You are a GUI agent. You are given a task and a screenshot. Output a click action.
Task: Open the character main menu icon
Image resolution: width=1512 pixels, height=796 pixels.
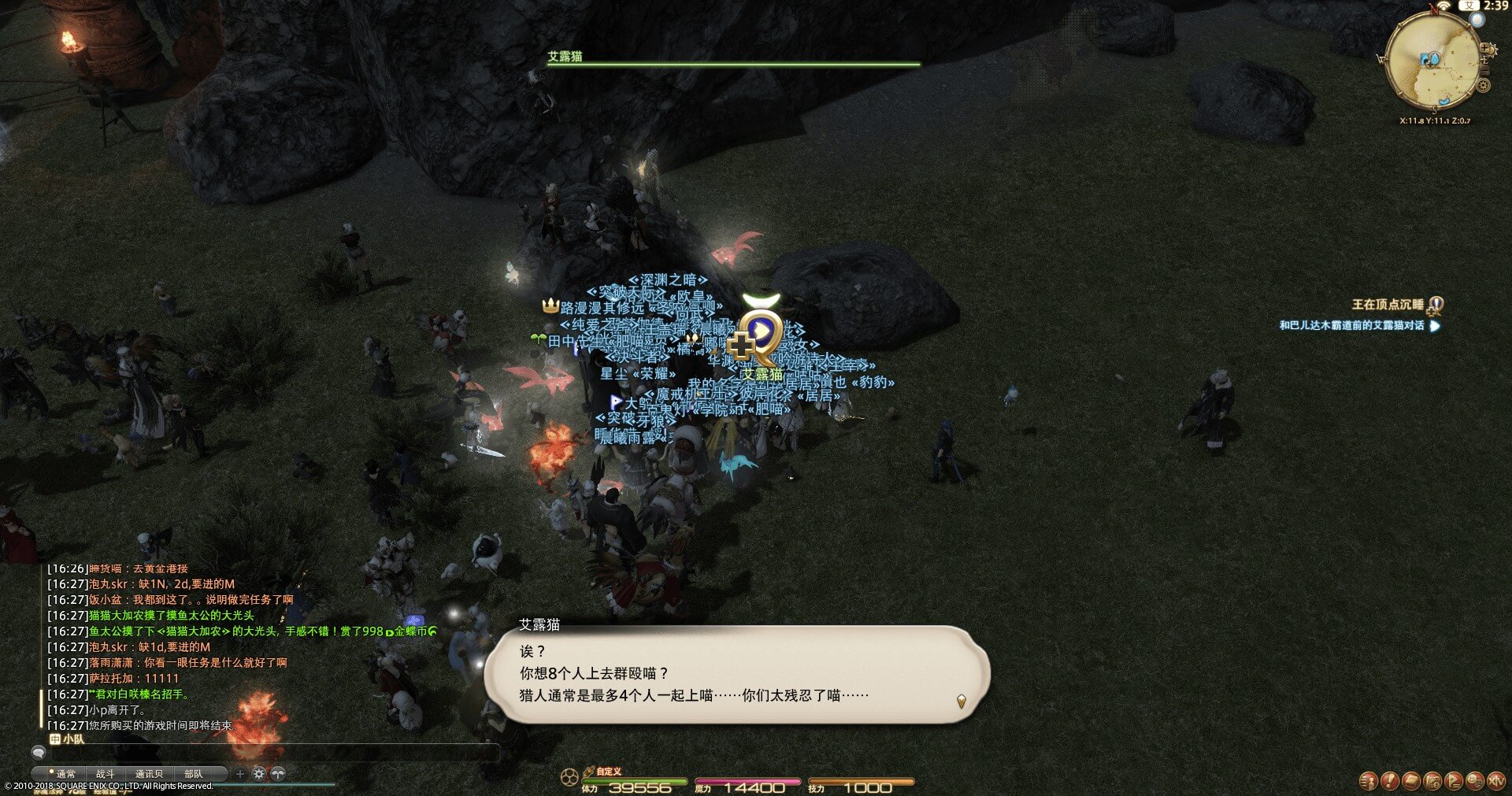point(1369,780)
